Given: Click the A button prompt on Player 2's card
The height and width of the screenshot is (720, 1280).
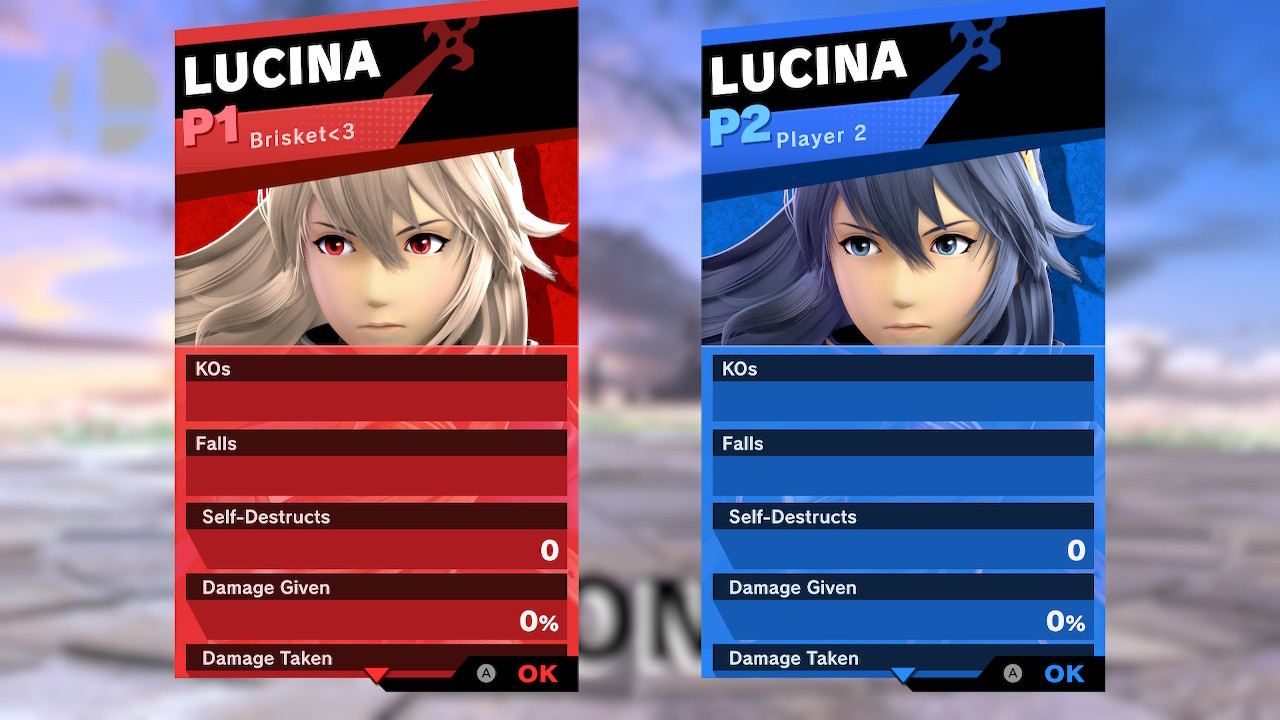Looking at the screenshot, I should [1013, 674].
